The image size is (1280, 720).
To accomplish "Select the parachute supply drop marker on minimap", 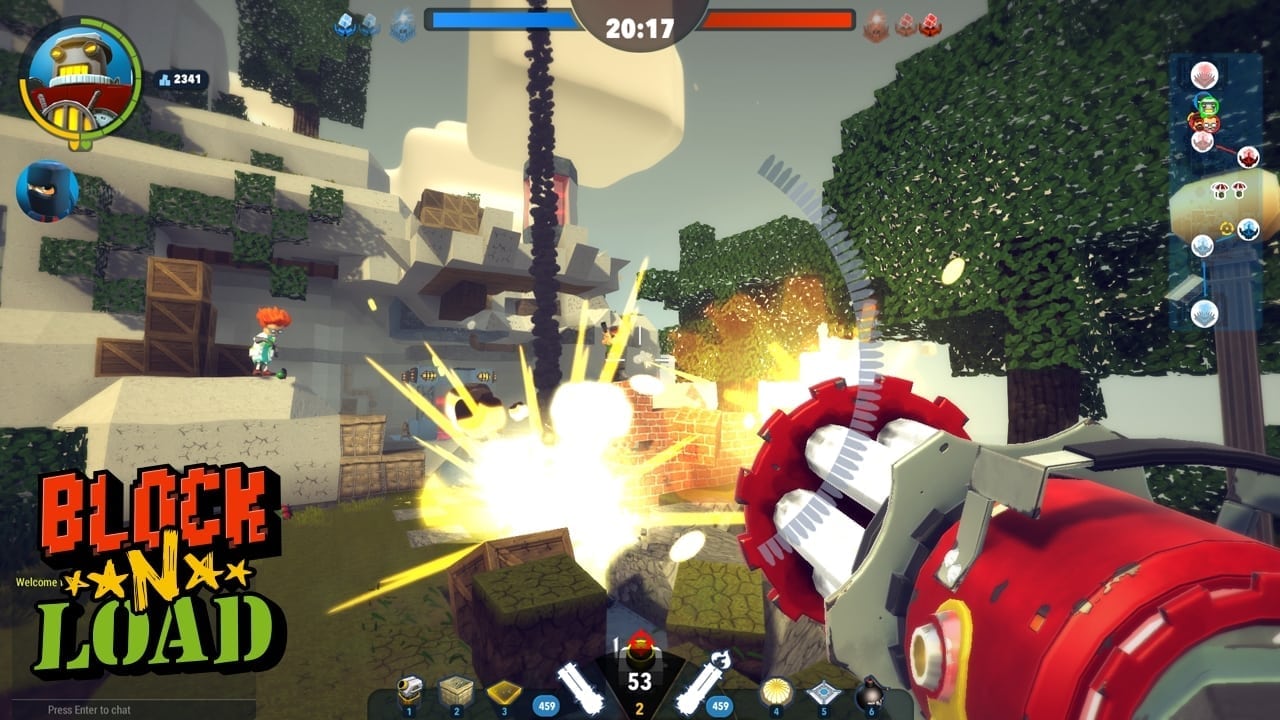I will (x=1221, y=190).
